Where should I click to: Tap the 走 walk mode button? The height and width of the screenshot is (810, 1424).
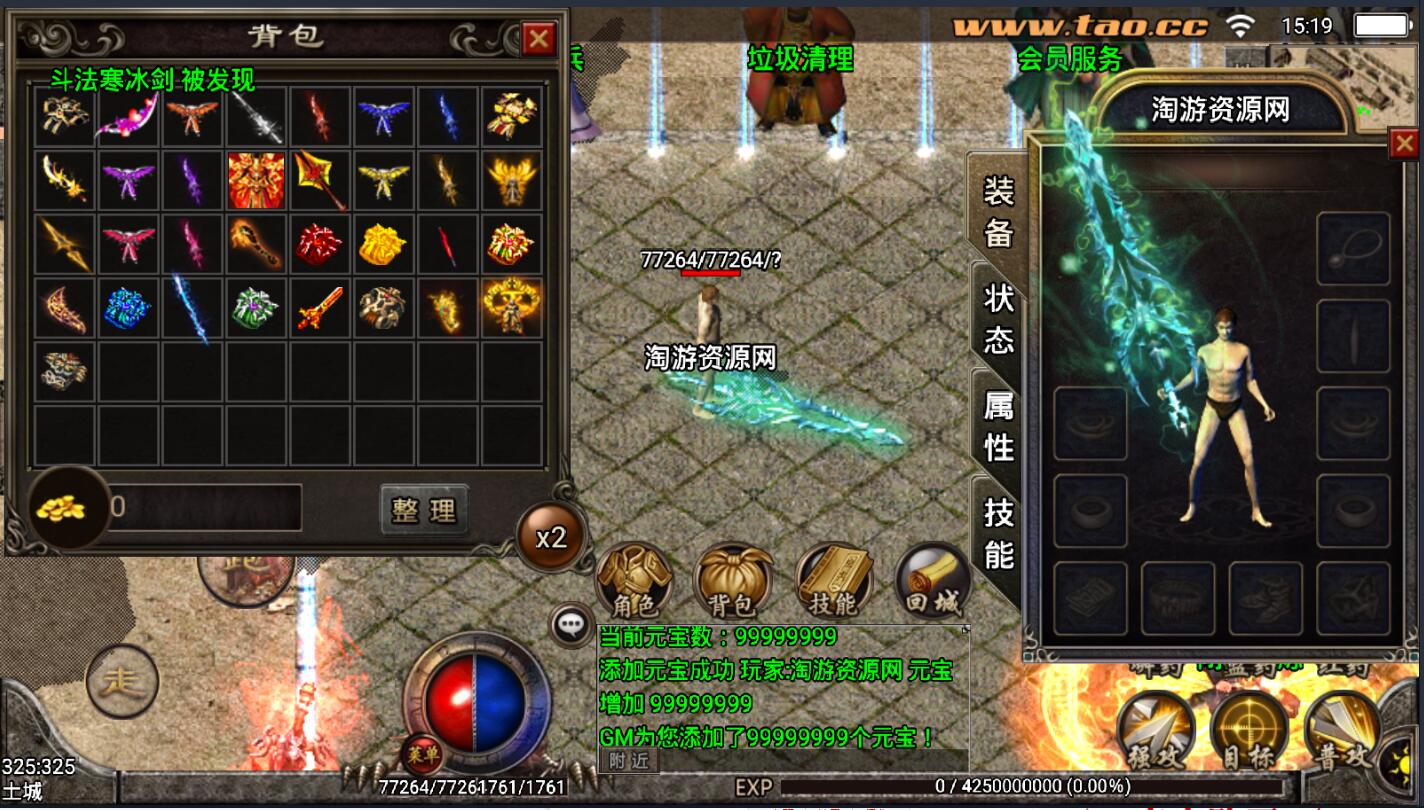pos(122,683)
